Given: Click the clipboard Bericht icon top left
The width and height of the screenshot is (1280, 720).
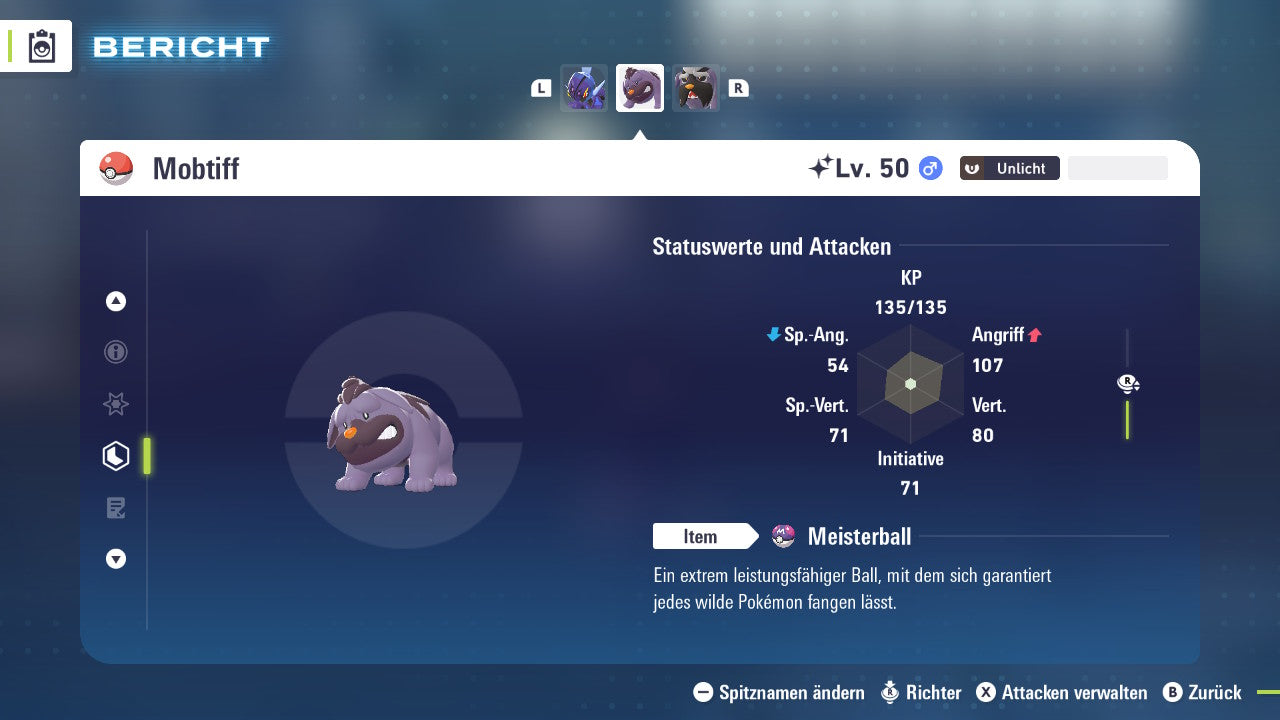Looking at the screenshot, I should pyautogui.click(x=40, y=46).
